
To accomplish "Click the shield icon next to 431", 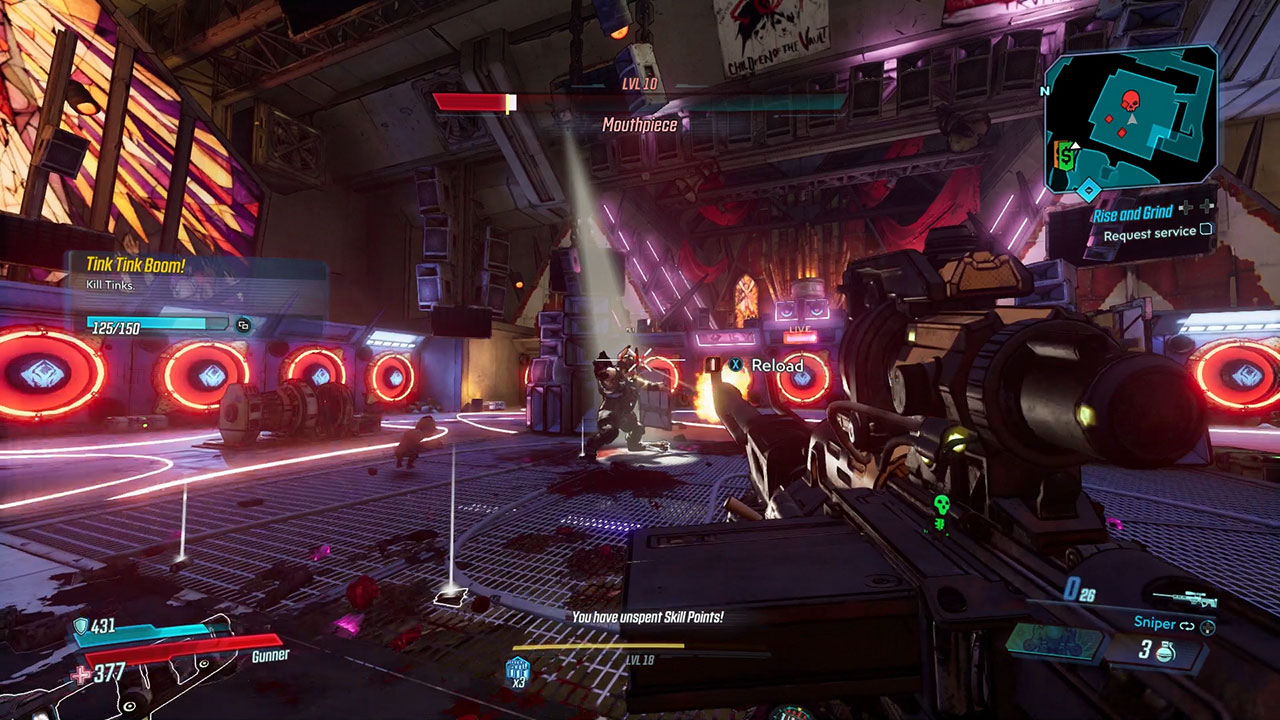I will (x=81, y=626).
